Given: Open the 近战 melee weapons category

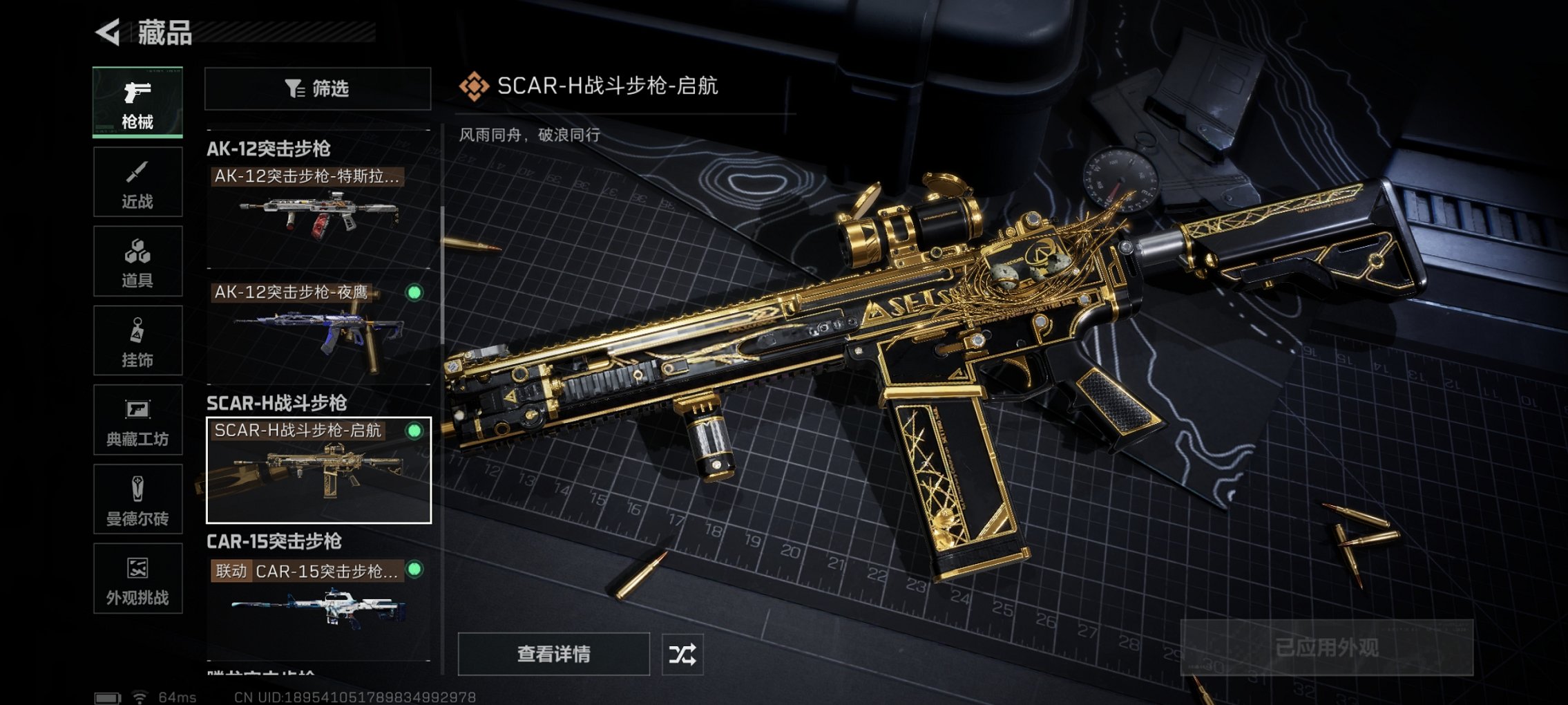Looking at the screenshot, I should pos(137,181).
